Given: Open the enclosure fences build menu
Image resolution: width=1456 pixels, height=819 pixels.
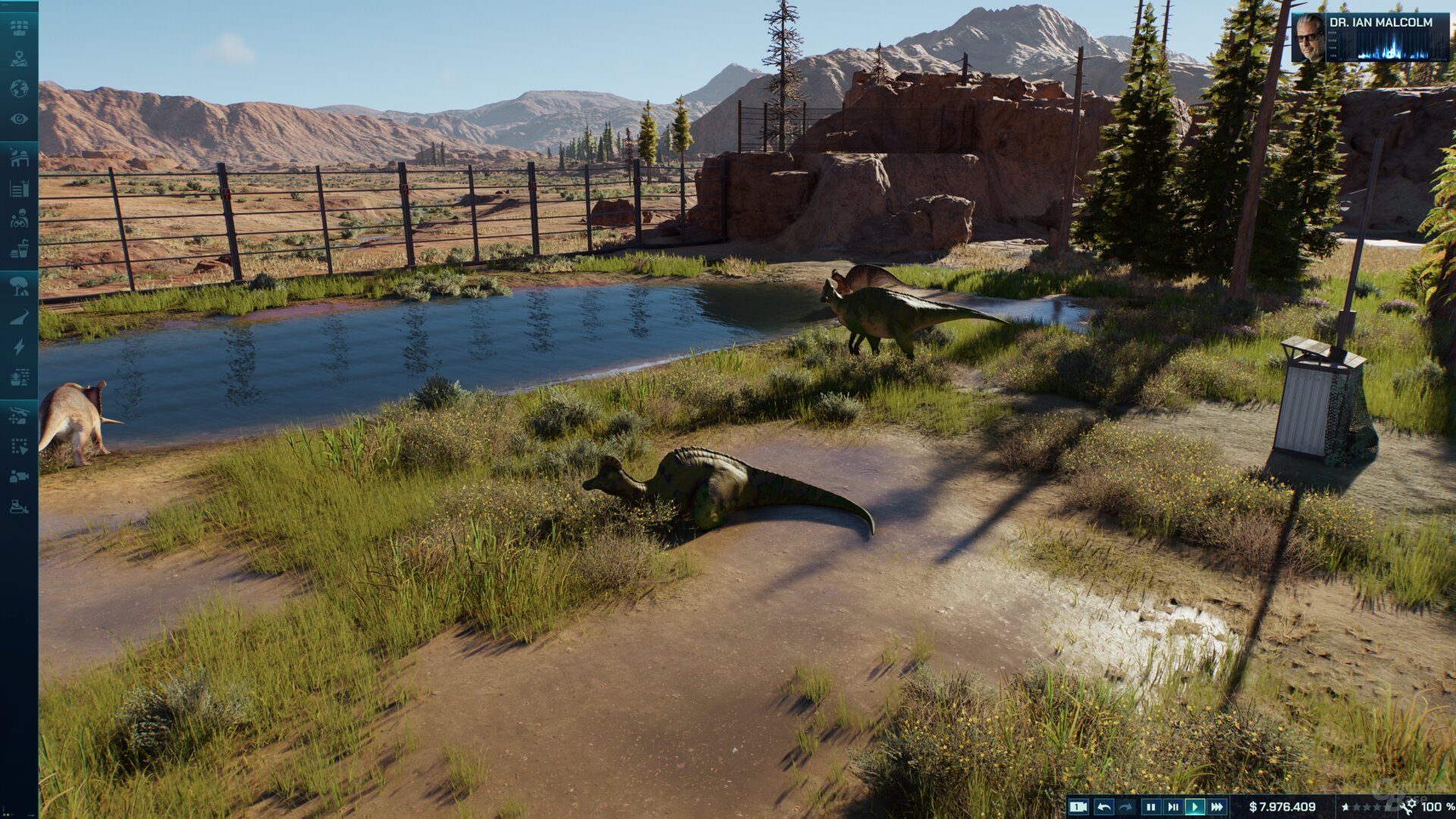Looking at the screenshot, I should [19, 189].
